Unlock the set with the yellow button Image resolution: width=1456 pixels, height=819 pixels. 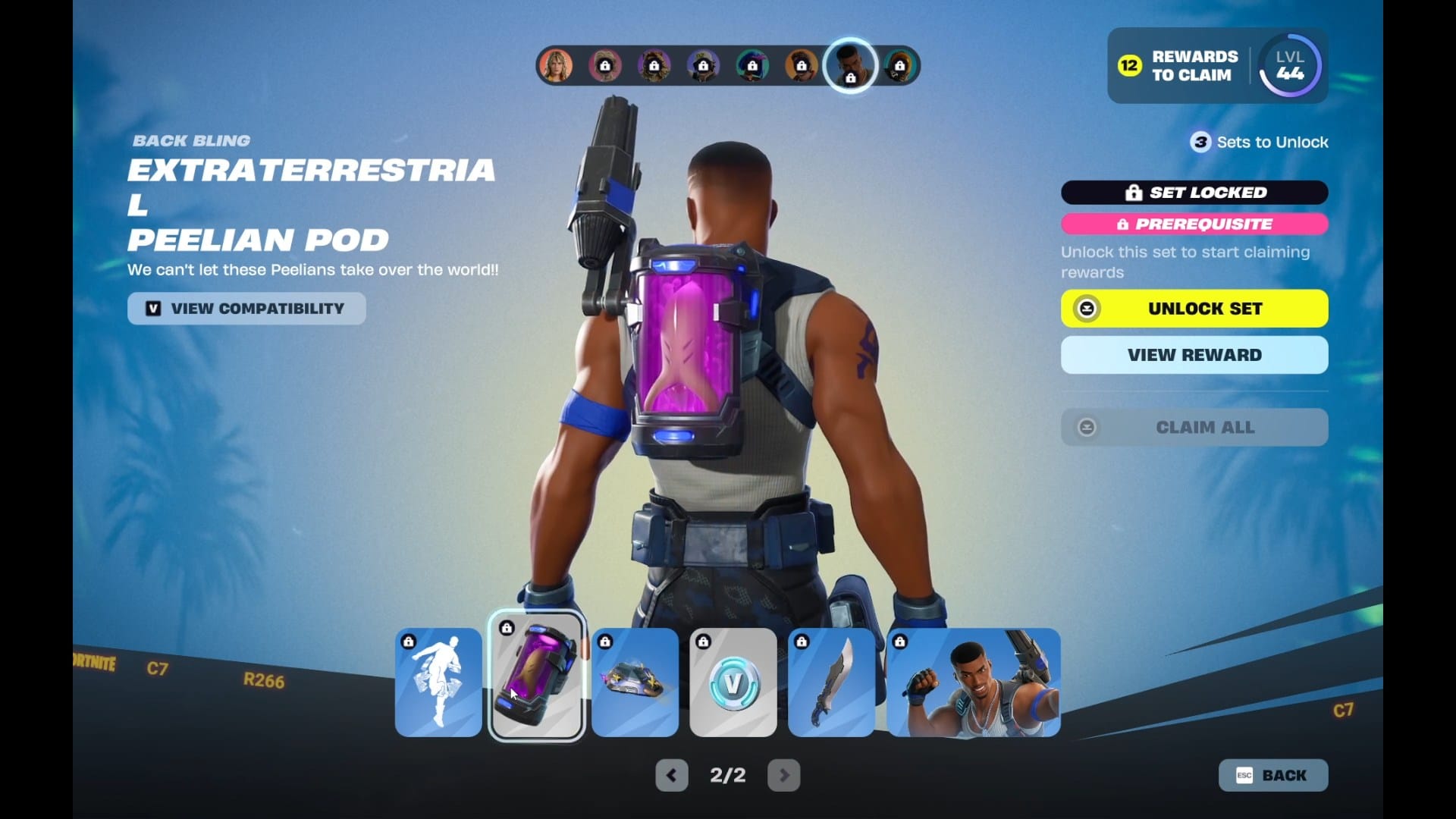tap(1194, 309)
